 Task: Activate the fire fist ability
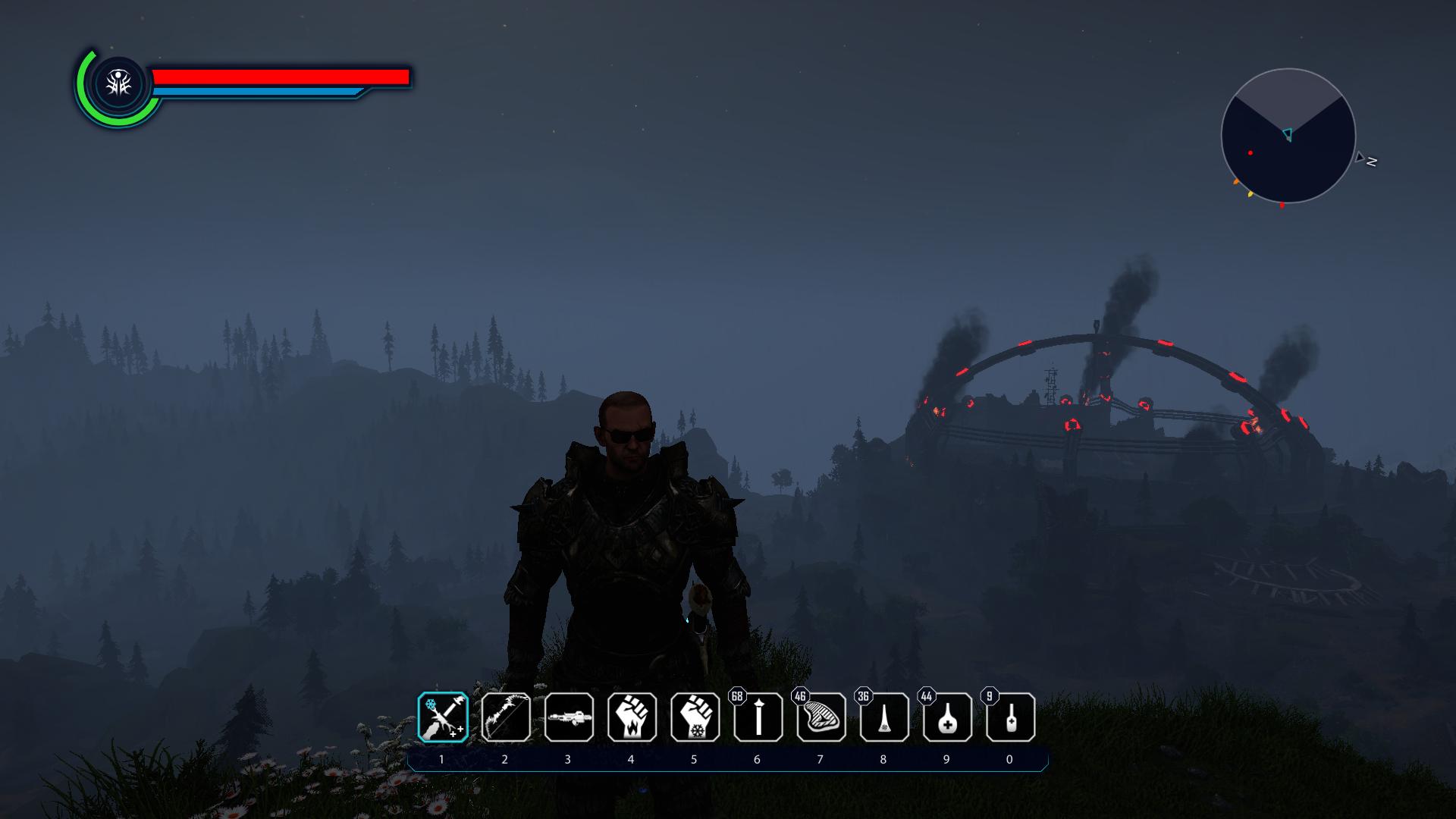tap(632, 717)
